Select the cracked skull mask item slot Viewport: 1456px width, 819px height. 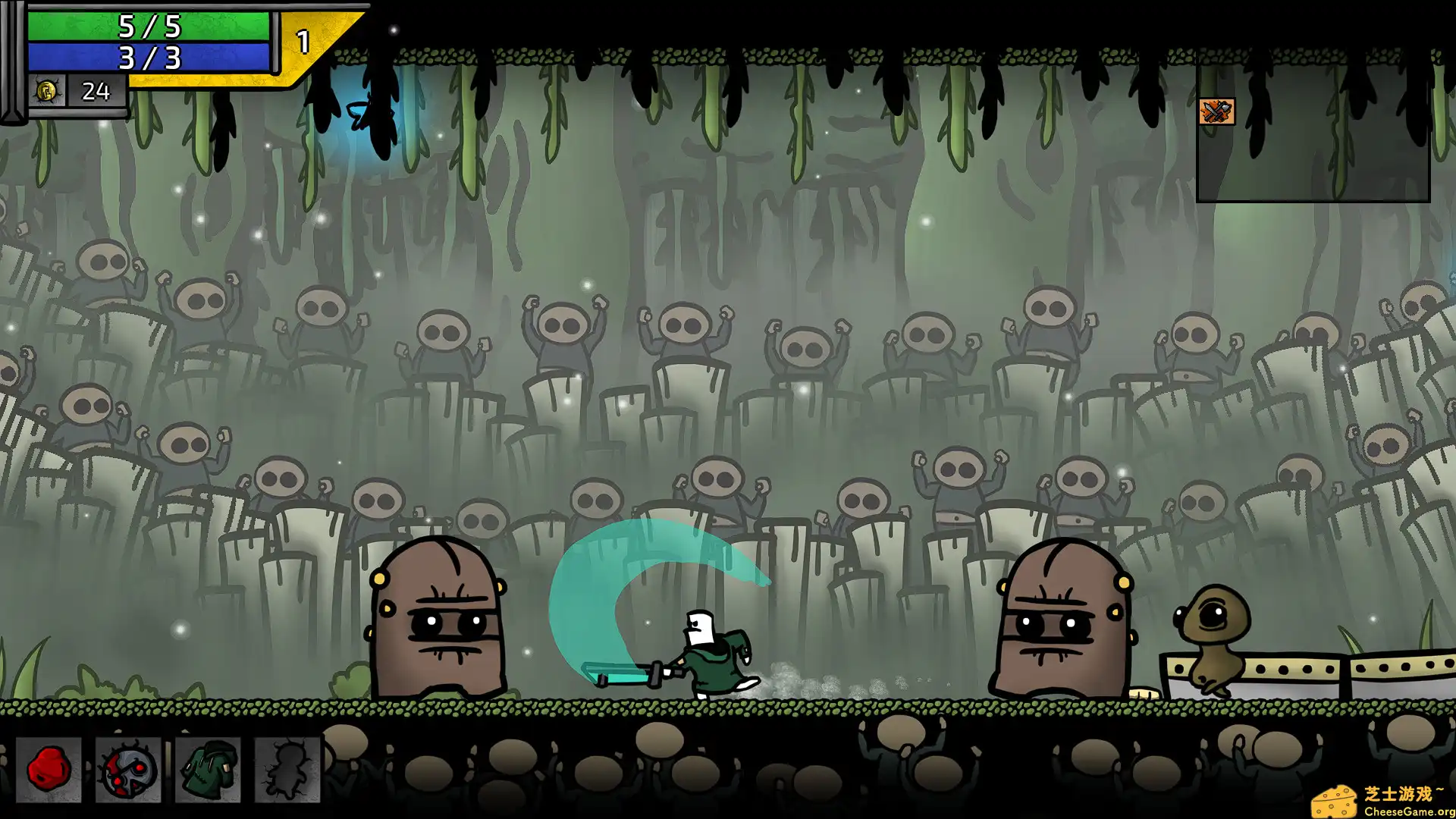[128, 770]
